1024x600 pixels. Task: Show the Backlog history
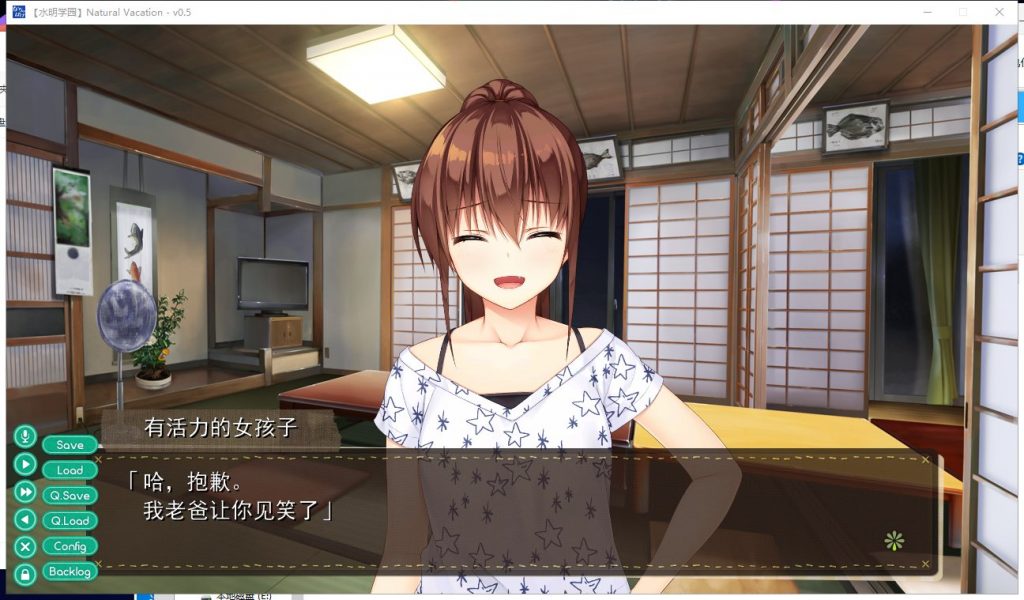click(x=70, y=572)
